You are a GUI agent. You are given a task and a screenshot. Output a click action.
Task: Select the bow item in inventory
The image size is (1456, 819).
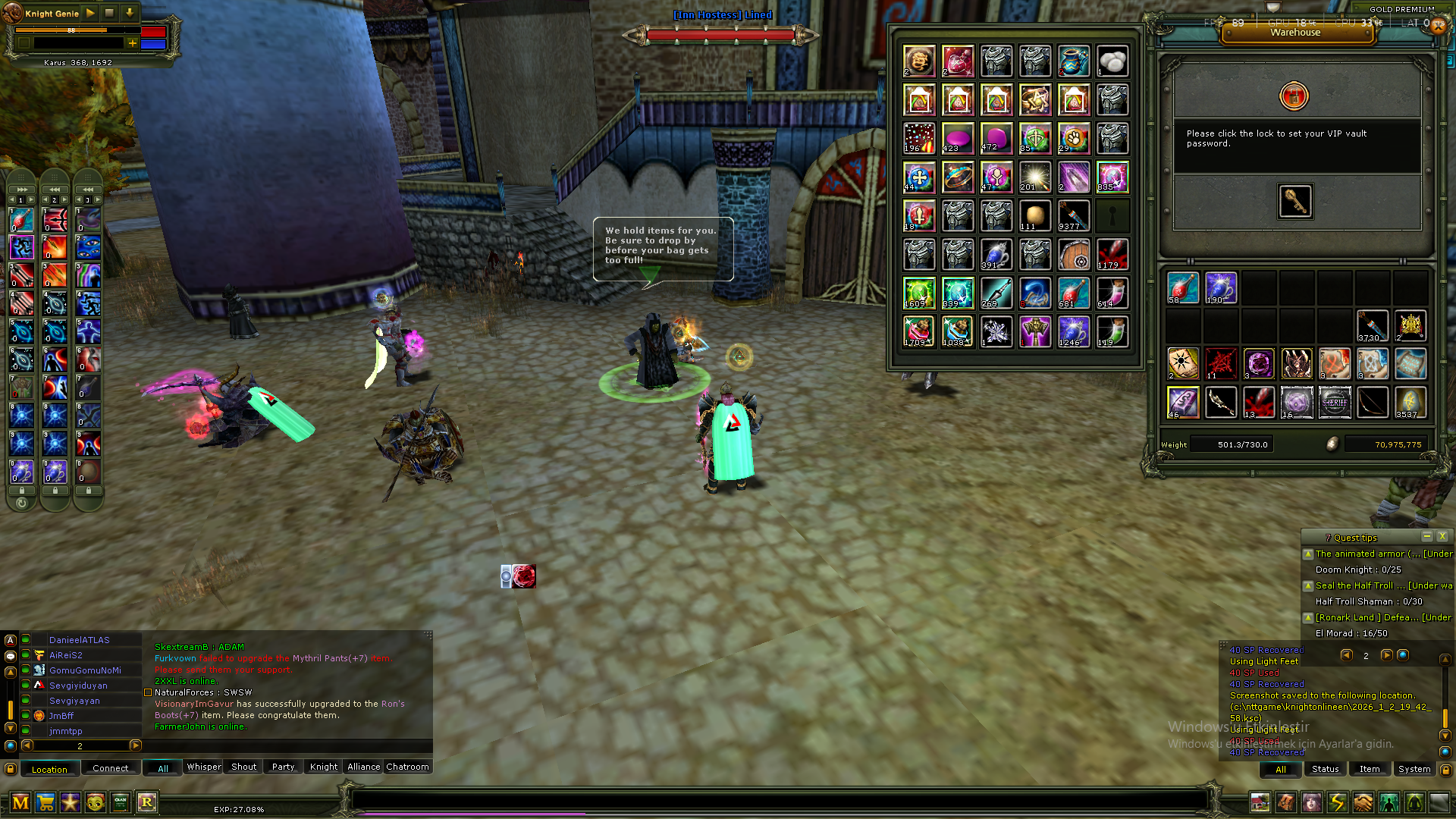pos(1373,402)
